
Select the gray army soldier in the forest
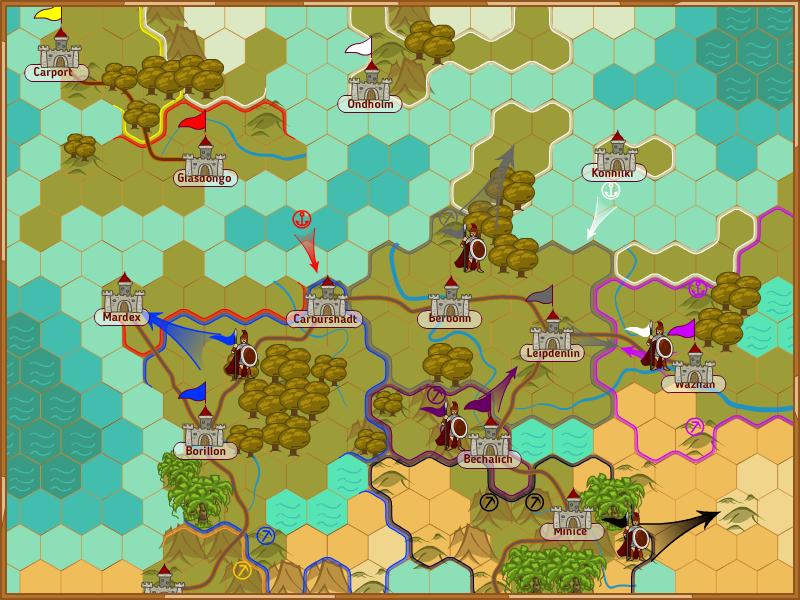[471, 247]
